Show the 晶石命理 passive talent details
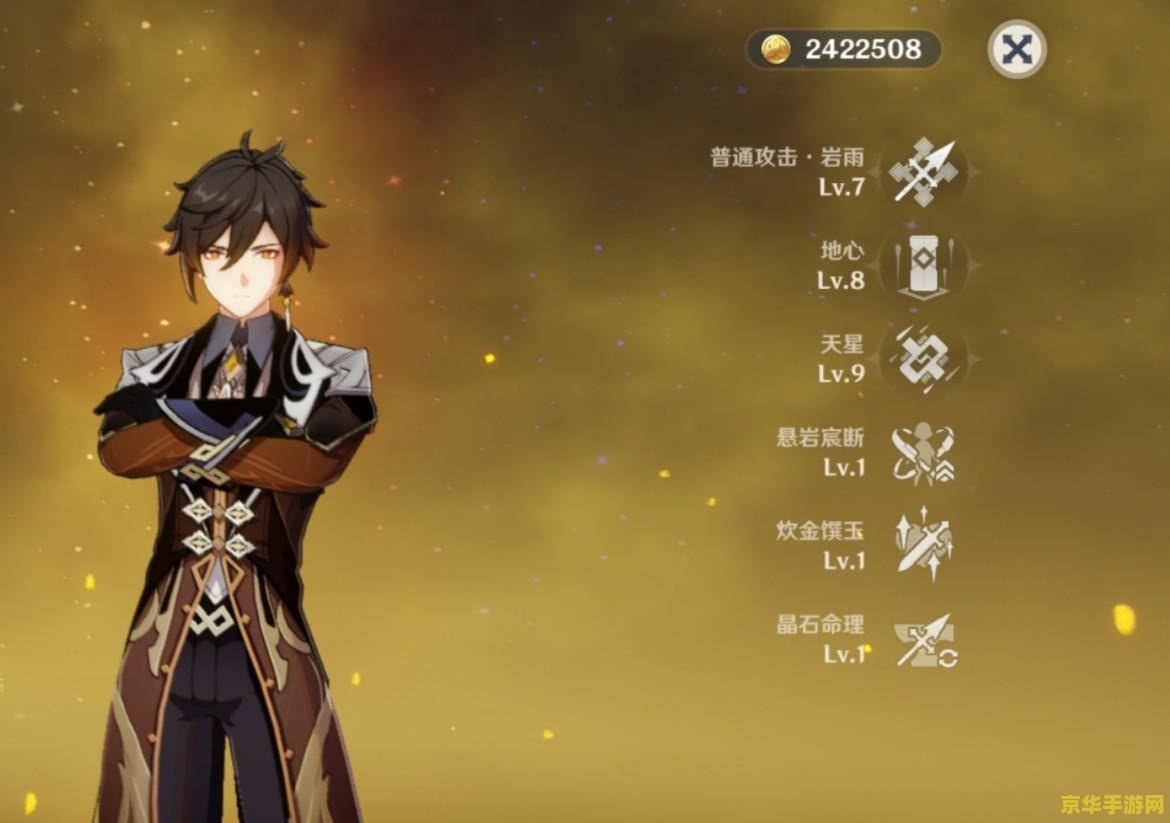The height and width of the screenshot is (823, 1170). (x=922, y=640)
